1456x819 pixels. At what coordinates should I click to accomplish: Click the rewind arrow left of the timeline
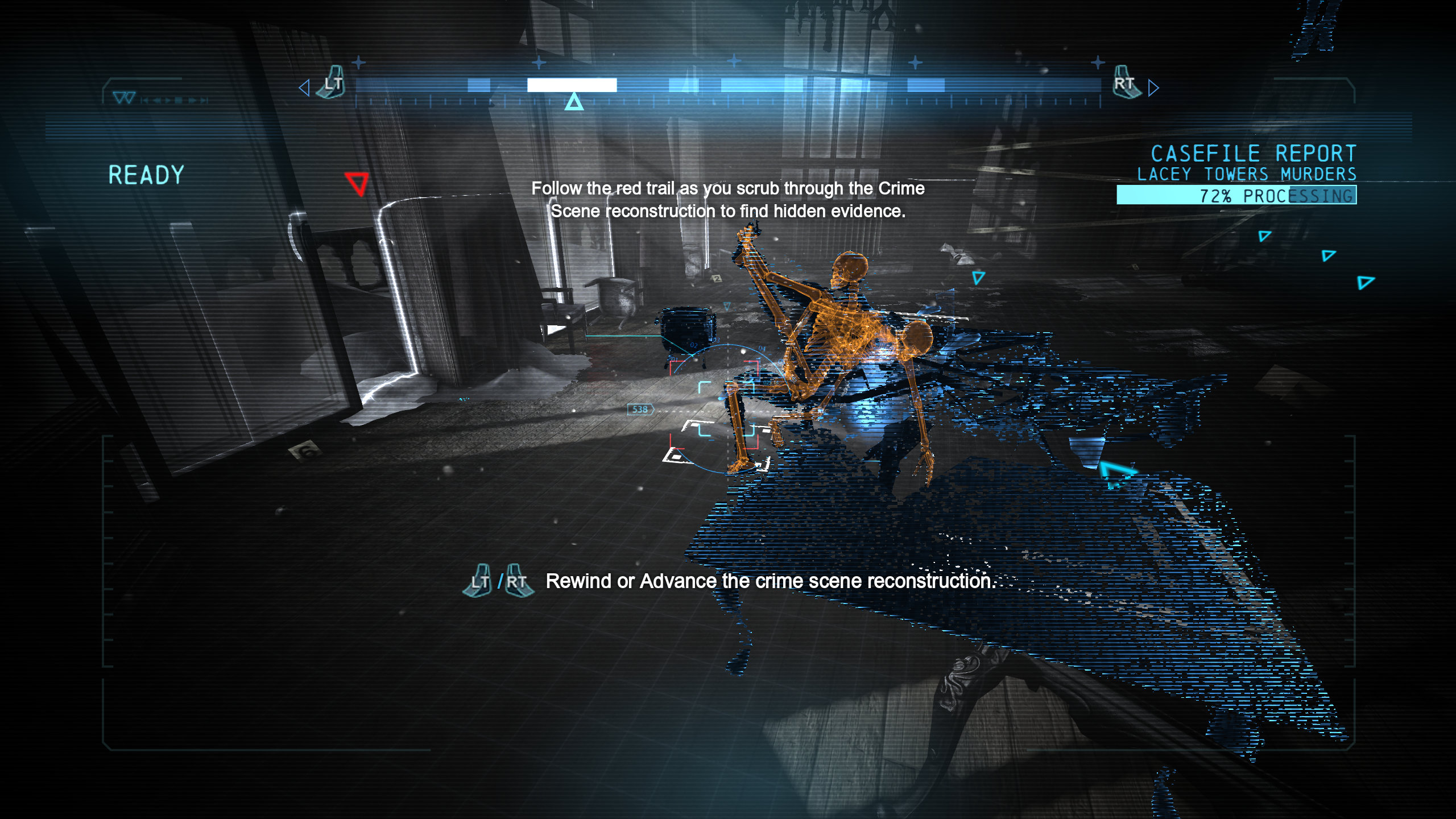pos(304,88)
